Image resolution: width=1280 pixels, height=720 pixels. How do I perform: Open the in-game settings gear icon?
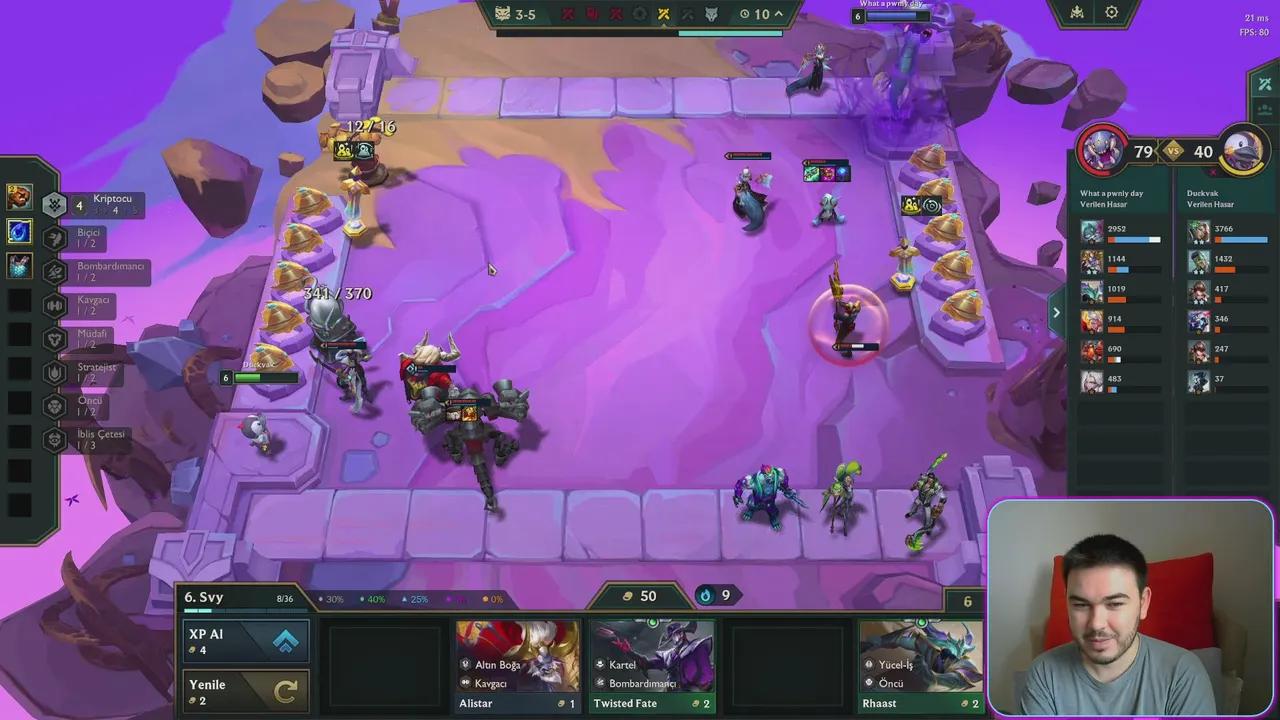pyautogui.click(x=1112, y=12)
